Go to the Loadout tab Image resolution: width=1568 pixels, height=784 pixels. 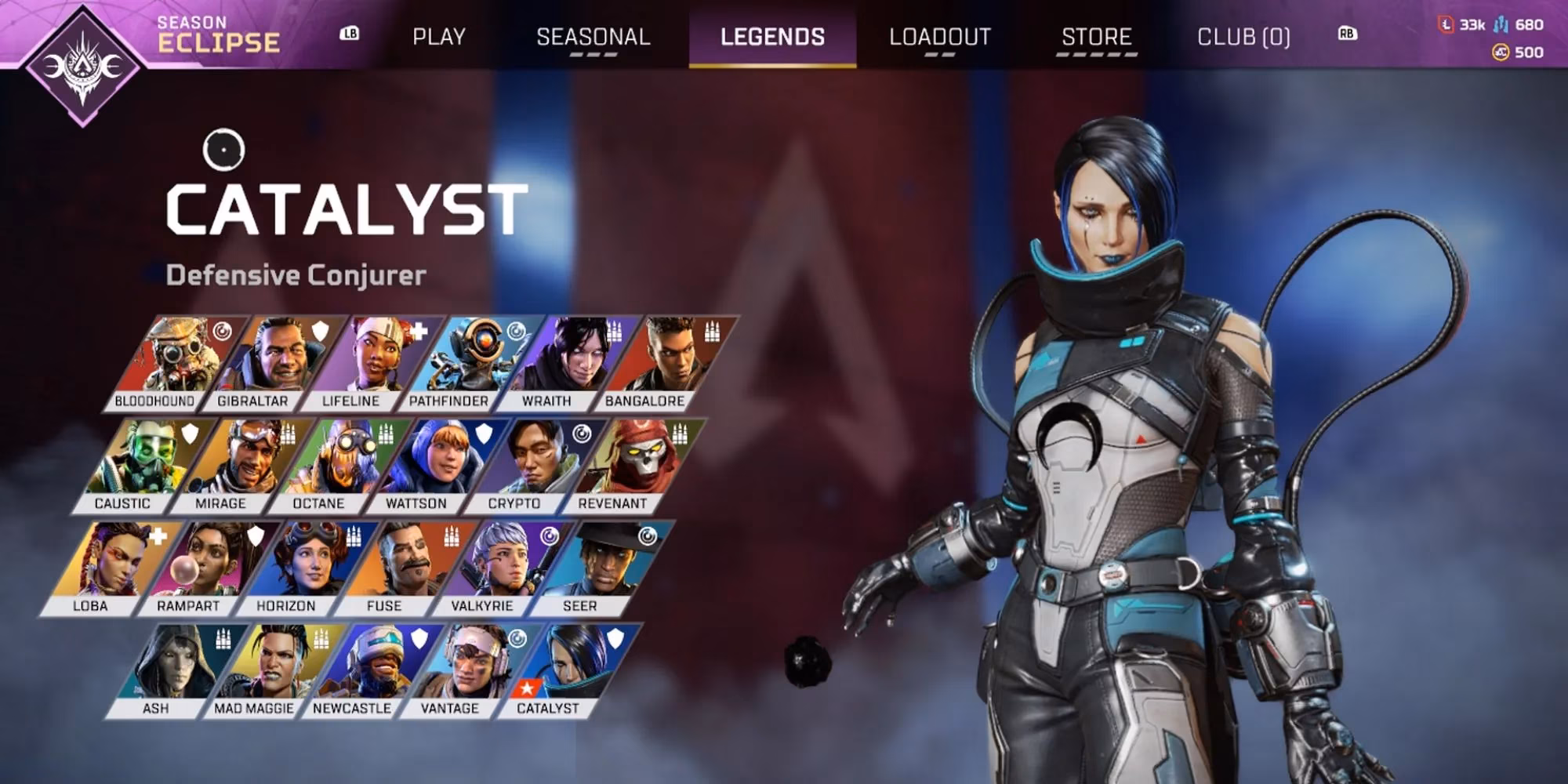[x=940, y=37]
